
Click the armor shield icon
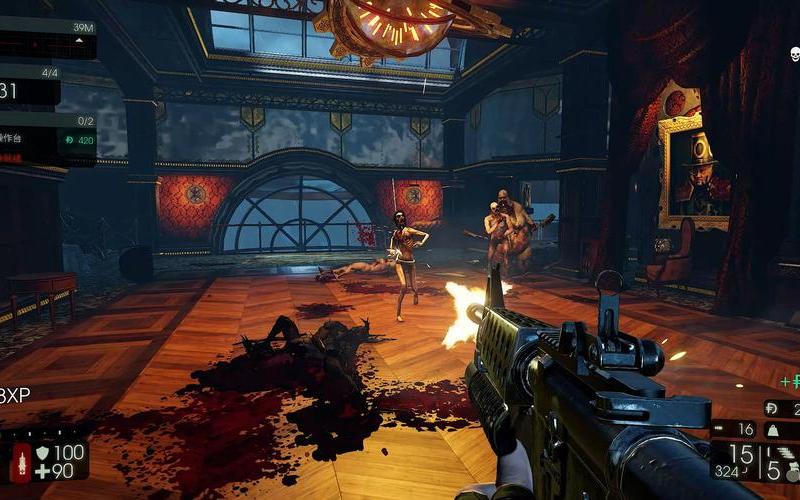click(x=43, y=453)
